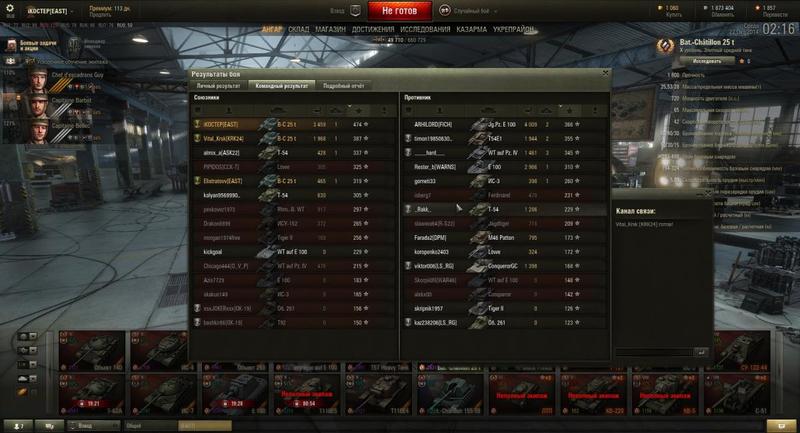Click the red 'Не готов' battle button
The image size is (800, 433).
(x=406, y=10)
